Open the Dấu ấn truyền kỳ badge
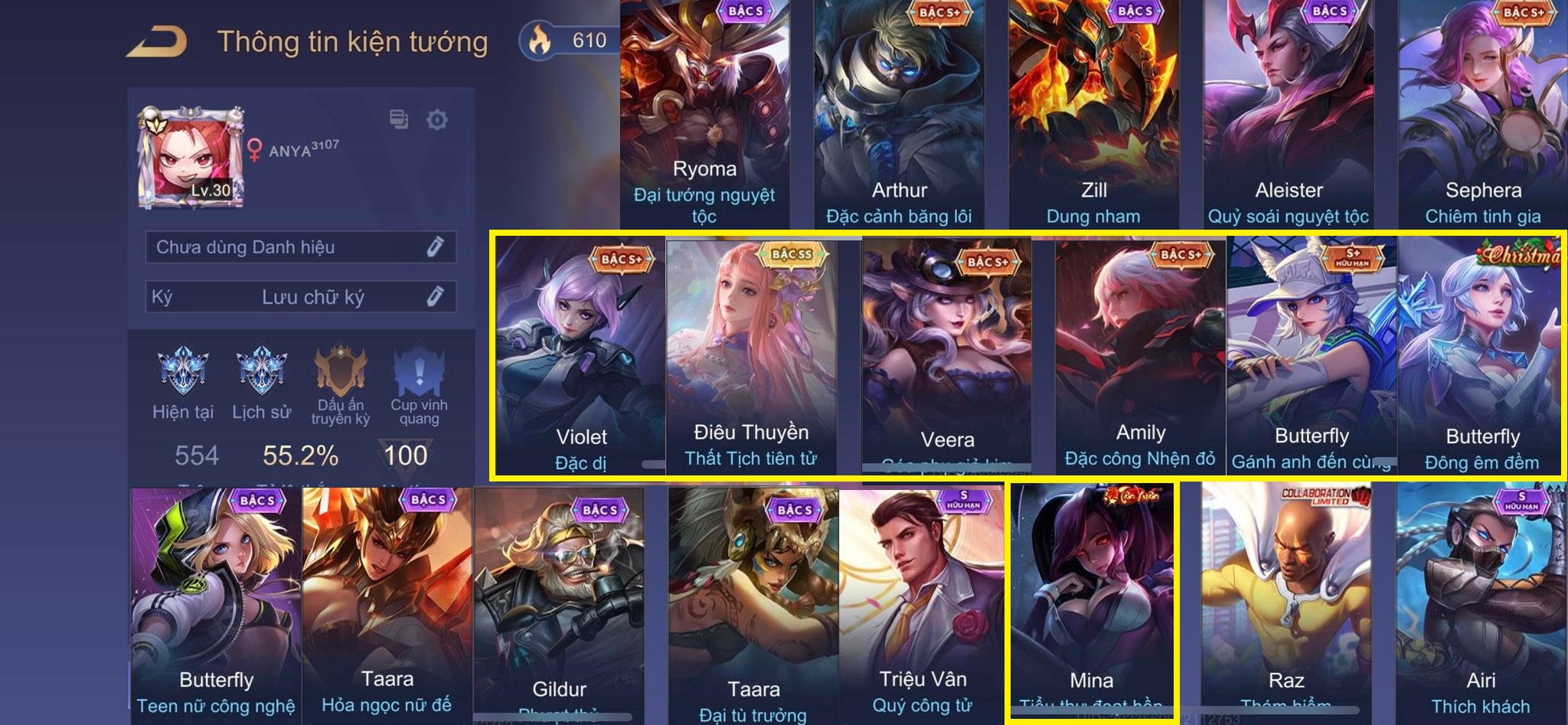Image resolution: width=1568 pixels, height=725 pixels. coord(341,373)
